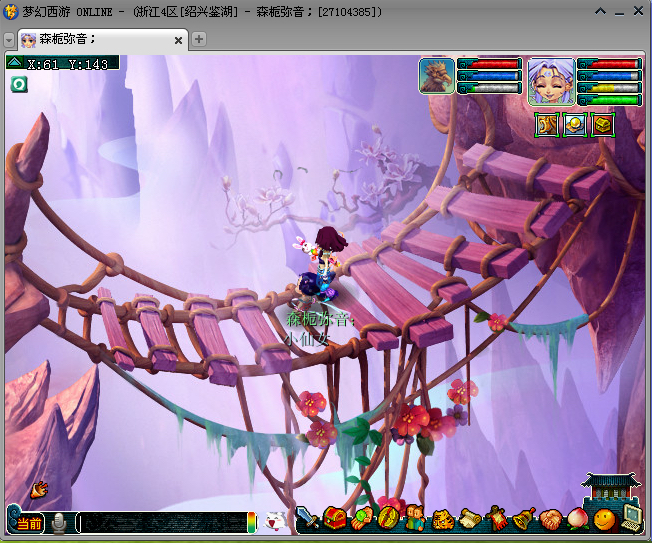652x543 pixels.
Task: Close the 森栀弥音 window tab
Action: 179,40
